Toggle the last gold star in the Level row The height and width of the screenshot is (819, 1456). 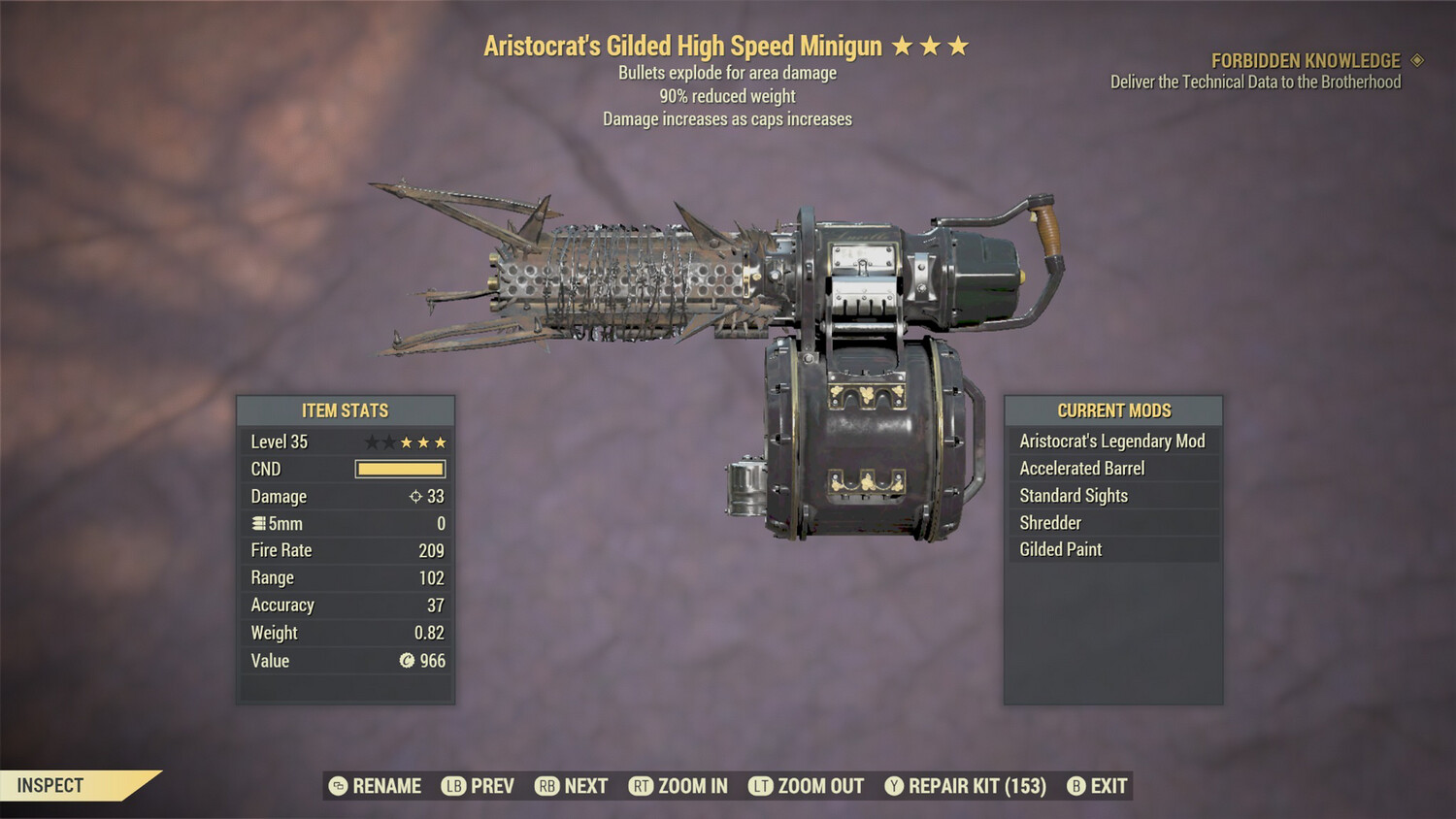click(441, 441)
